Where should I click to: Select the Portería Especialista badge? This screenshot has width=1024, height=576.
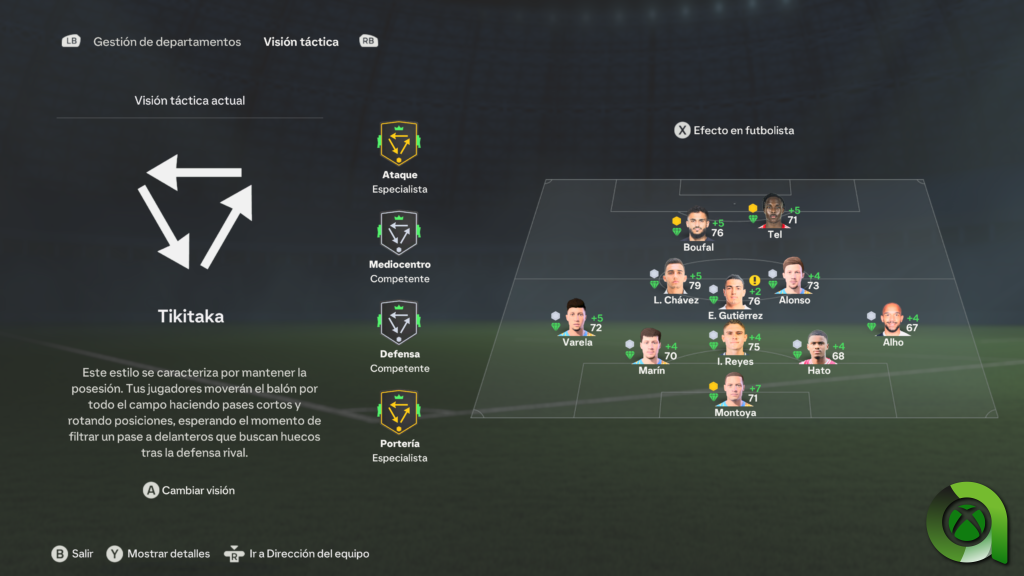[399, 412]
